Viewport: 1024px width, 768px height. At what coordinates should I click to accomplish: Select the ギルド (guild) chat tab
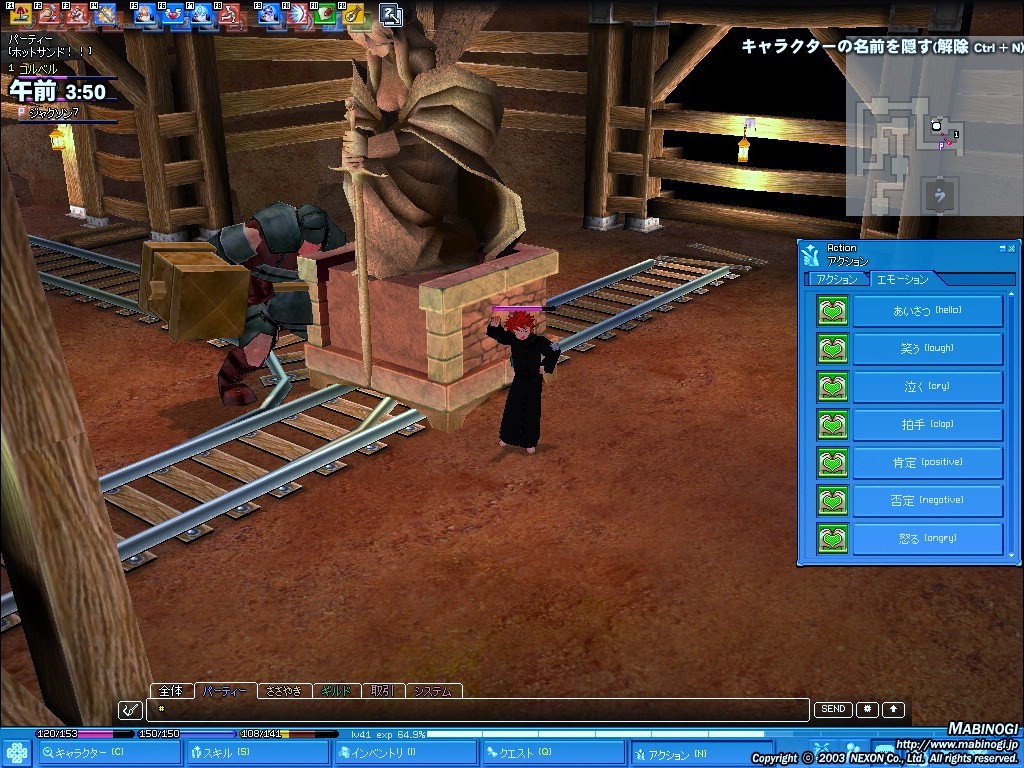click(x=335, y=691)
